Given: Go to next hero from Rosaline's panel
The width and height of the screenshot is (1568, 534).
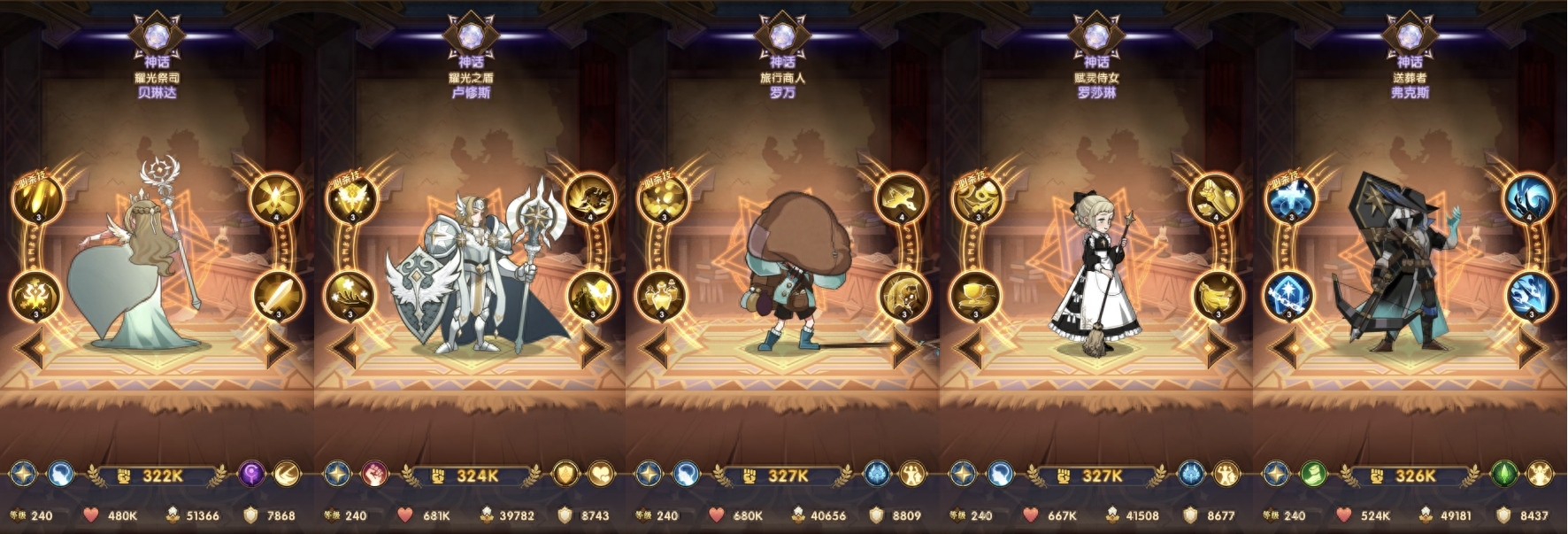Looking at the screenshot, I should tap(1222, 348).
